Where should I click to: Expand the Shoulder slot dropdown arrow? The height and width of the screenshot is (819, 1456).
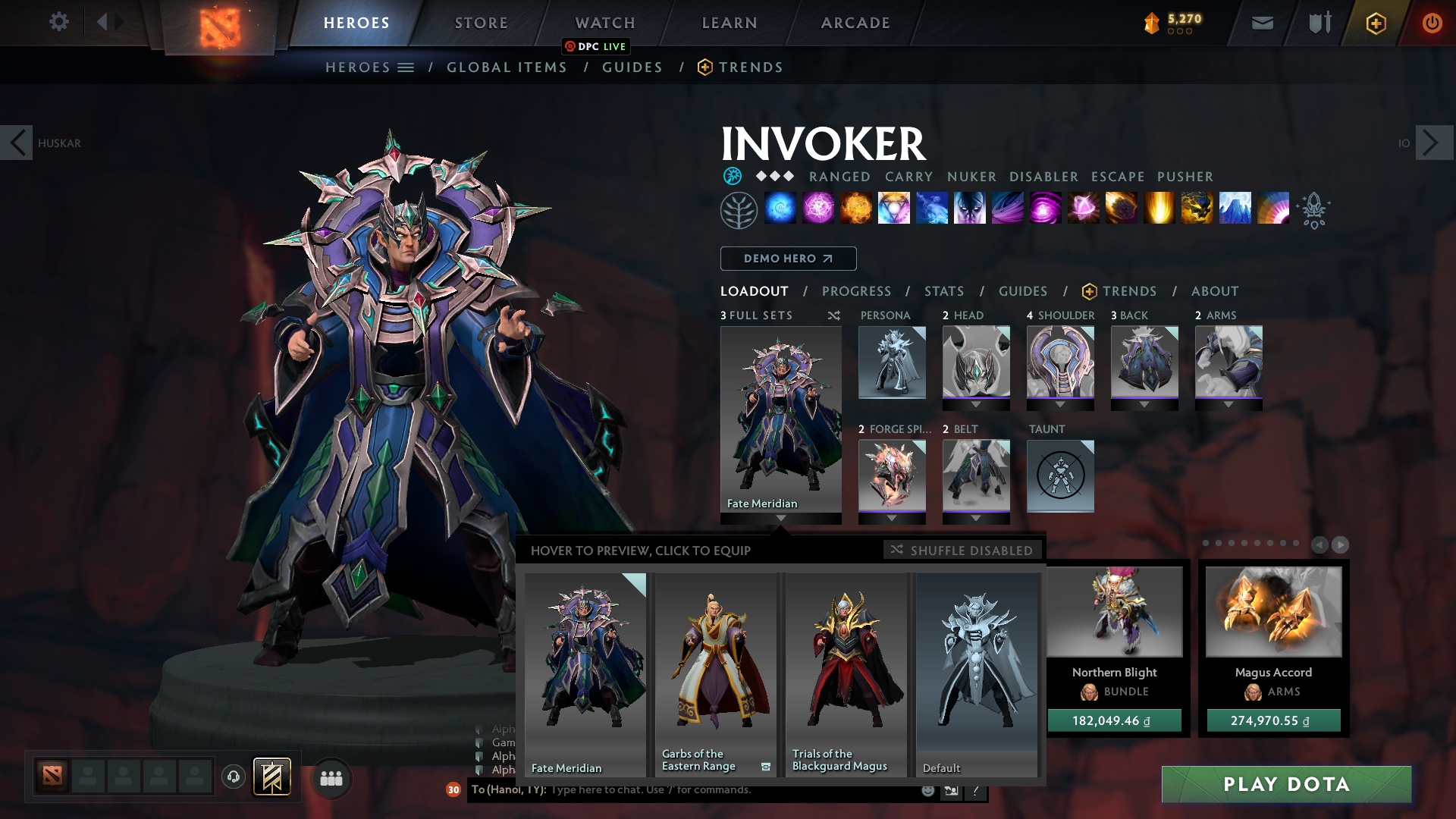tap(1060, 403)
